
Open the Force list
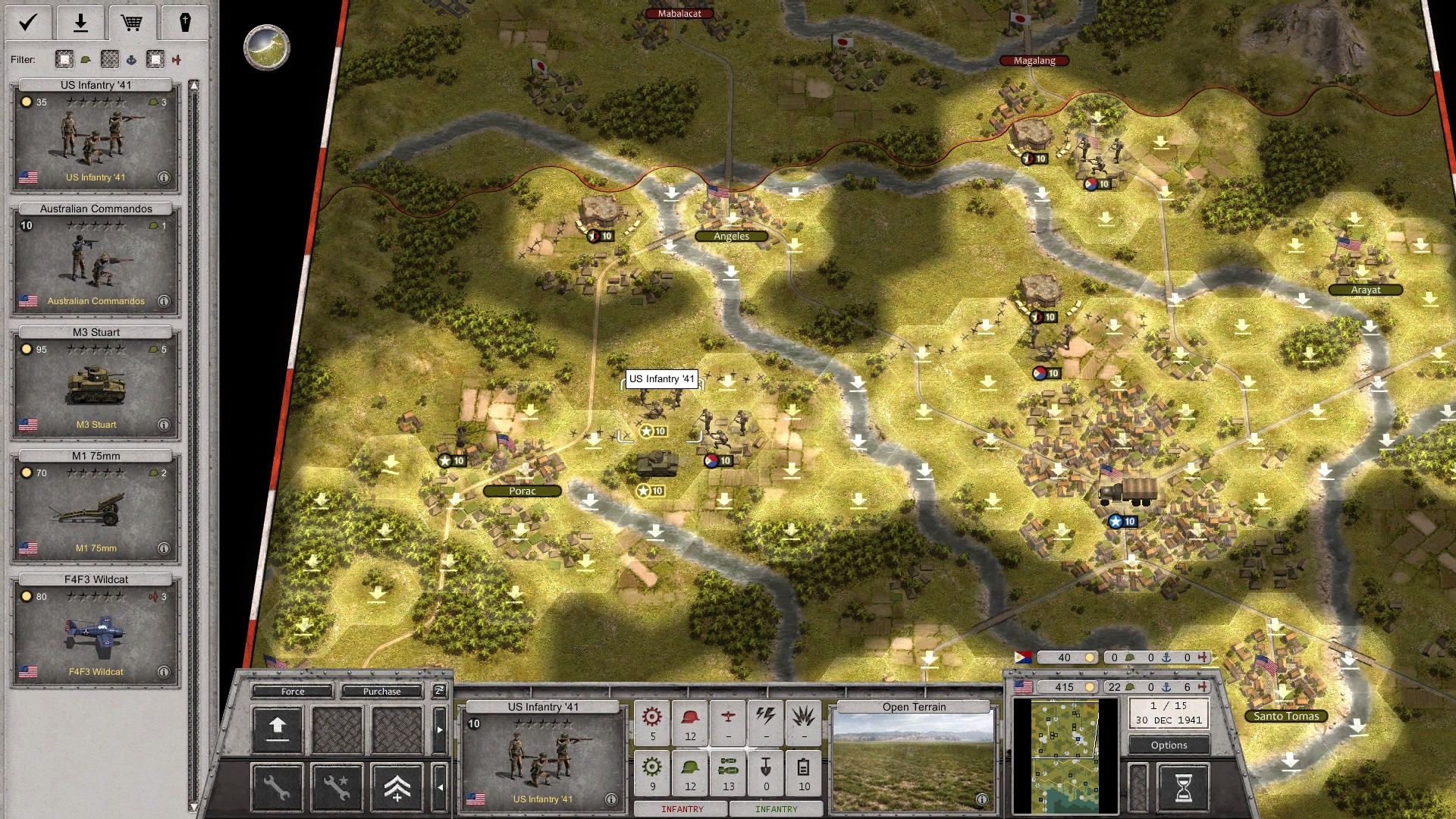click(x=293, y=691)
